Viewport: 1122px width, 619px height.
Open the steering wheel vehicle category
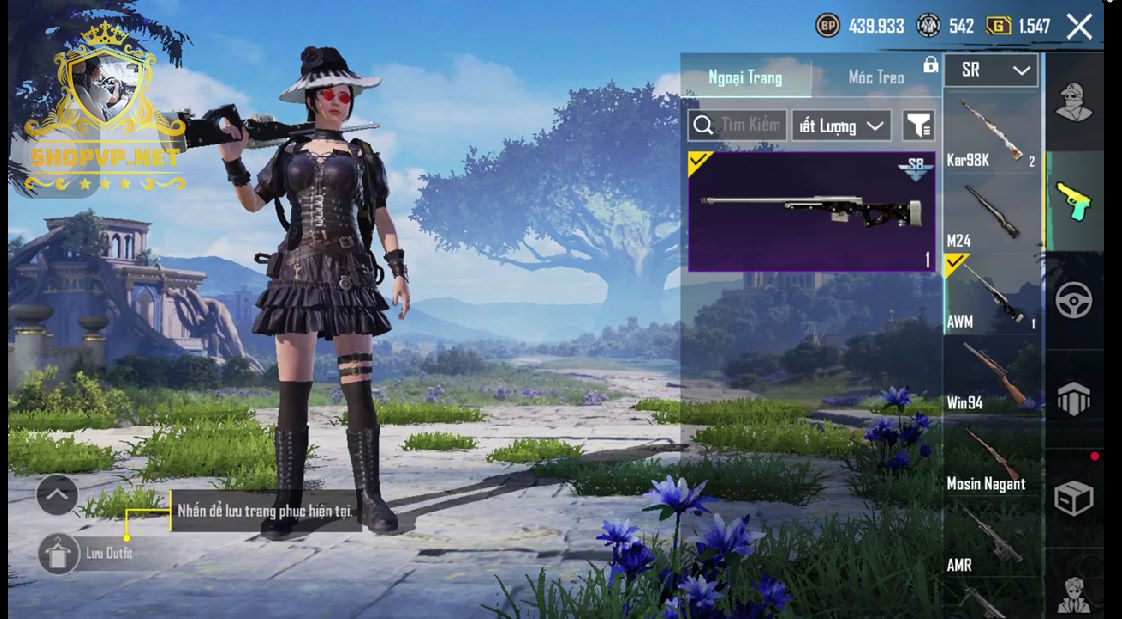[1074, 299]
